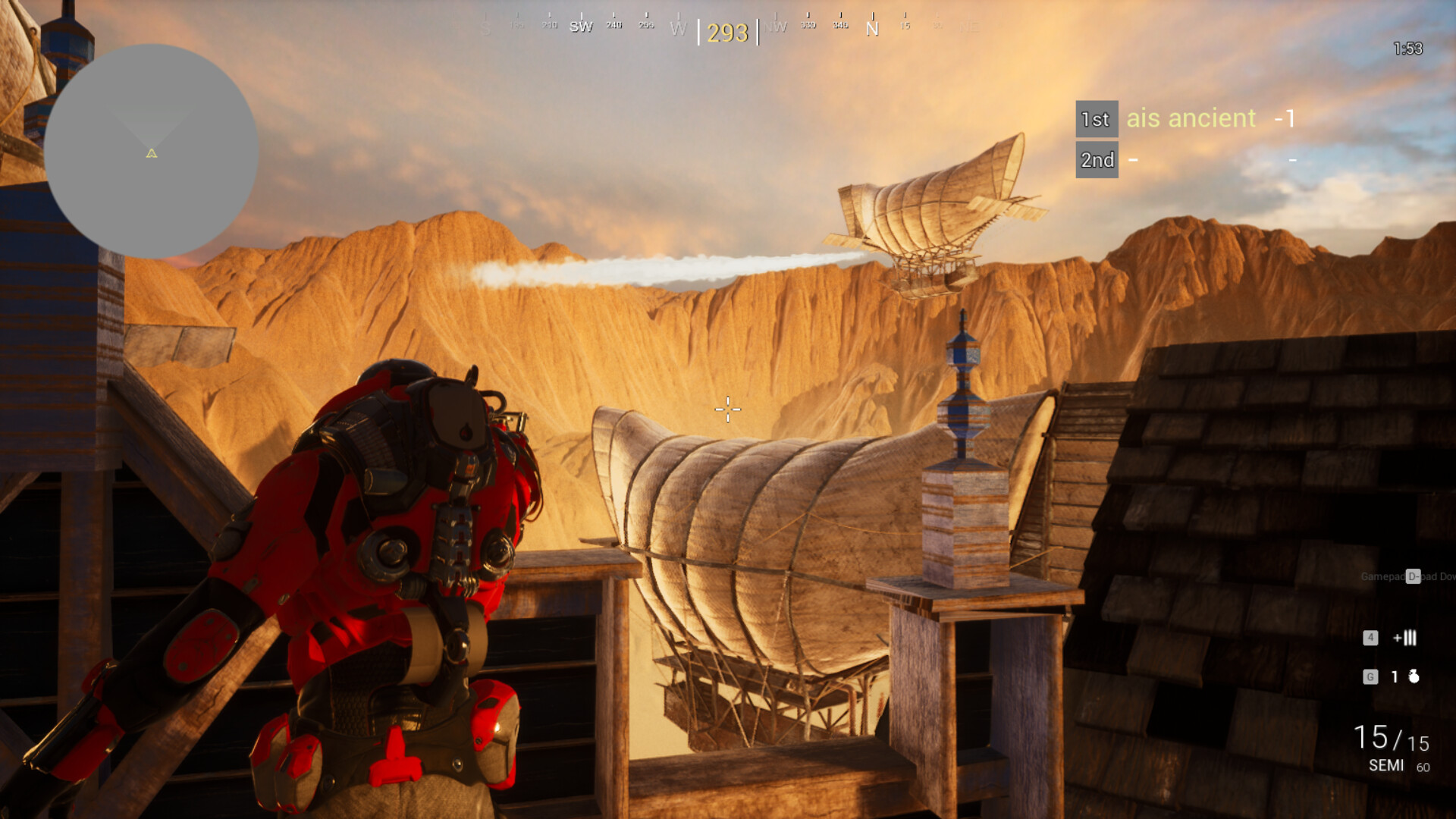Click the crosshair reticle at screen center
This screenshot has height=819, width=1456.
(x=727, y=409)
